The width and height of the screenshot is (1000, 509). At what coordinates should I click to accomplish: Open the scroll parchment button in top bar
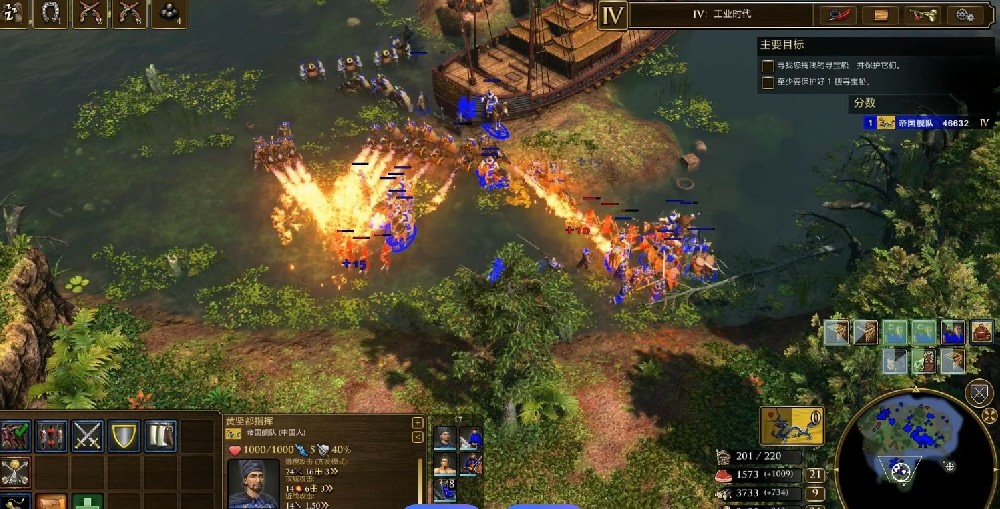coord(881,14)
